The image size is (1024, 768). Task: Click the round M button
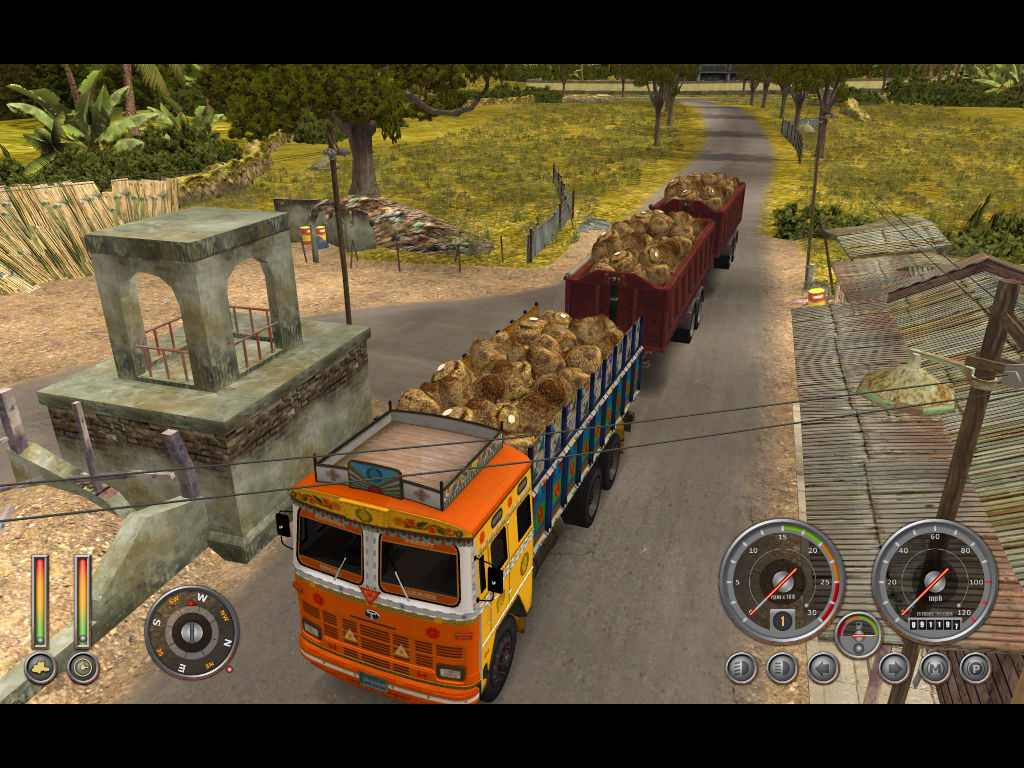coord(935,667)
